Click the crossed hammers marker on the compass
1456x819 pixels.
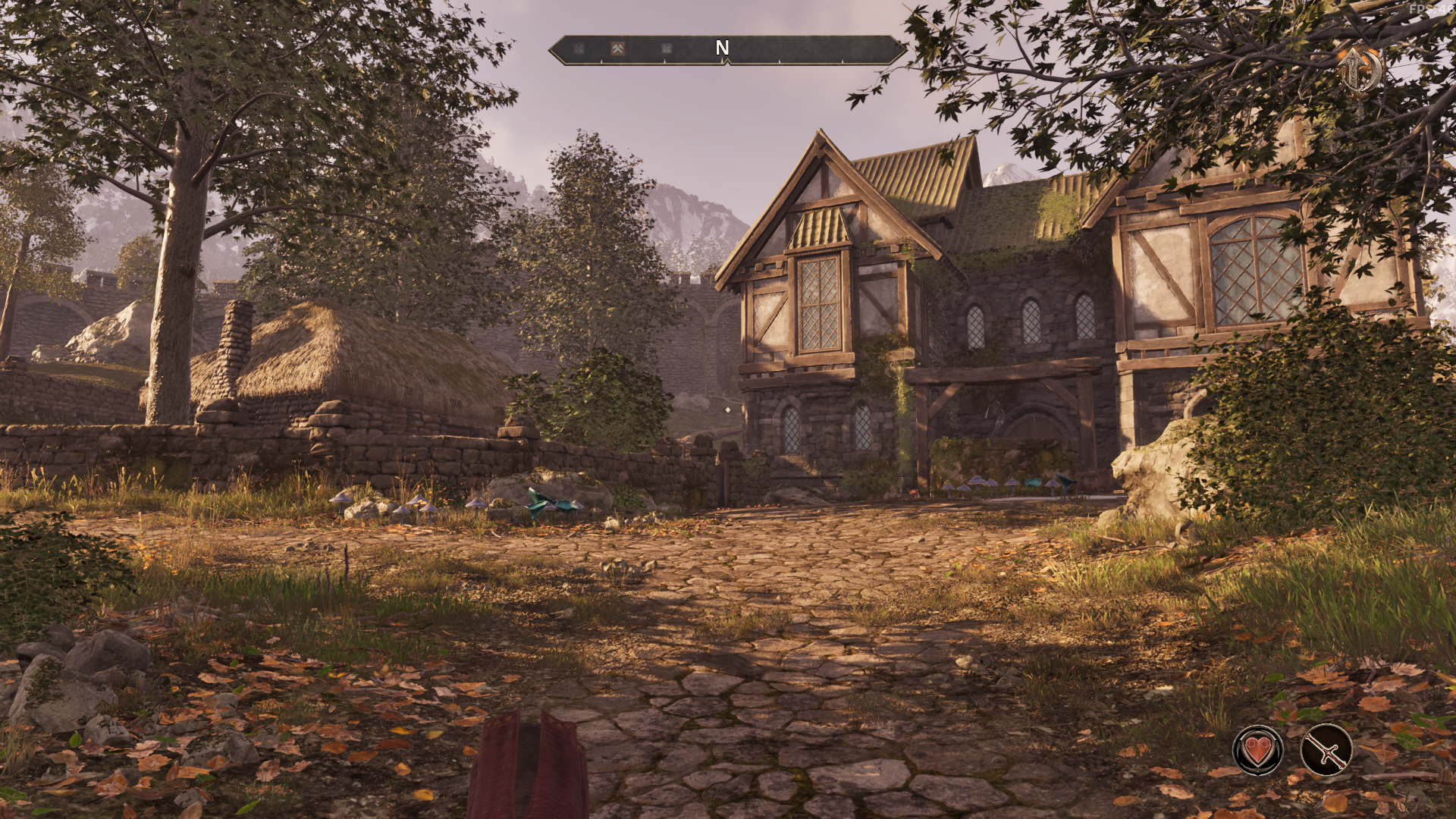618,49
